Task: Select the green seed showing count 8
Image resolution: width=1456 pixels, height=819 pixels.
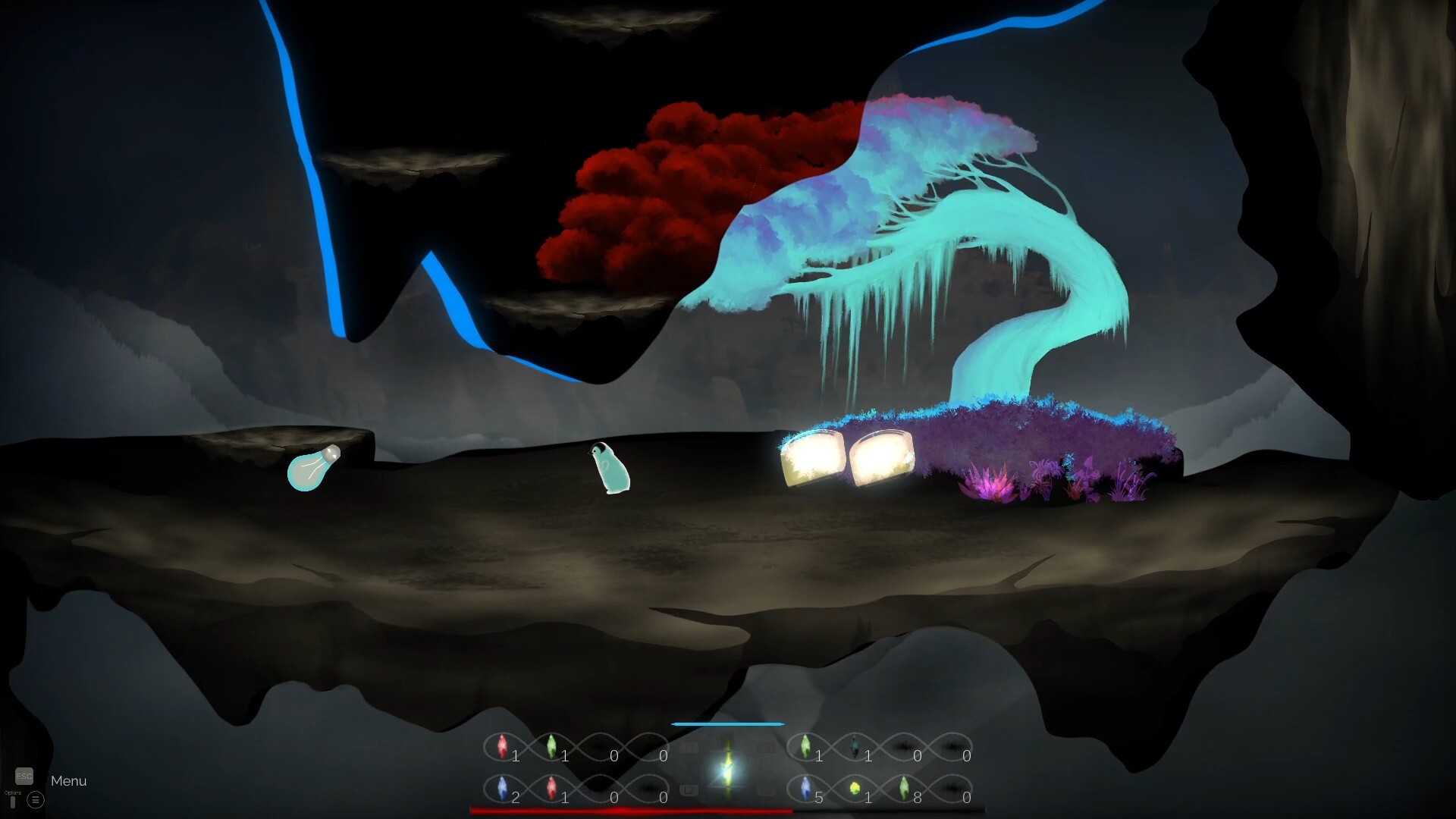Action: (x=903, y=789)
